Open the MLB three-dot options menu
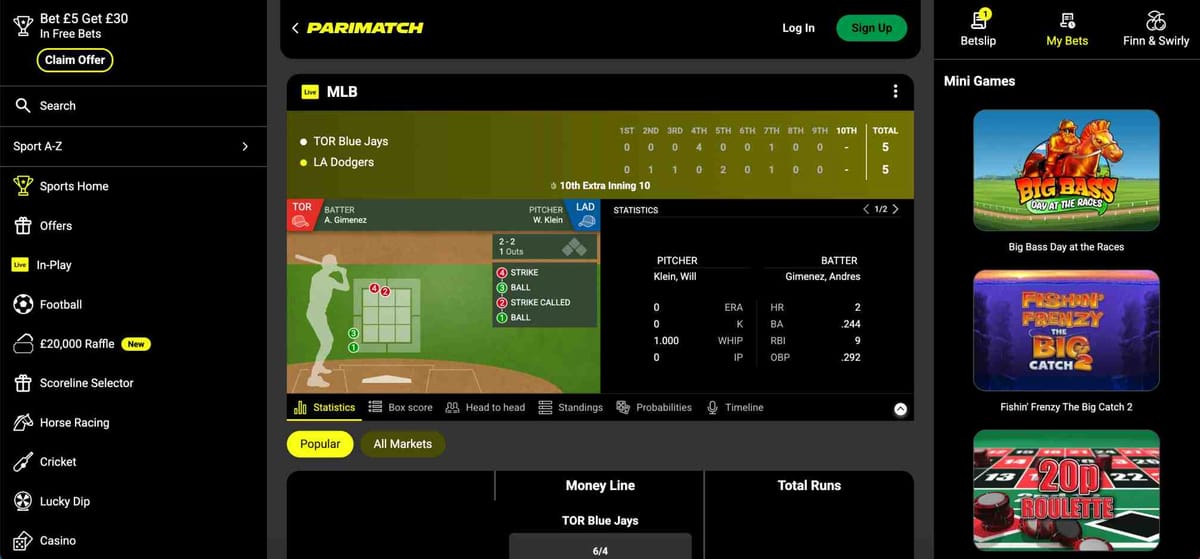 click(895, 91)
